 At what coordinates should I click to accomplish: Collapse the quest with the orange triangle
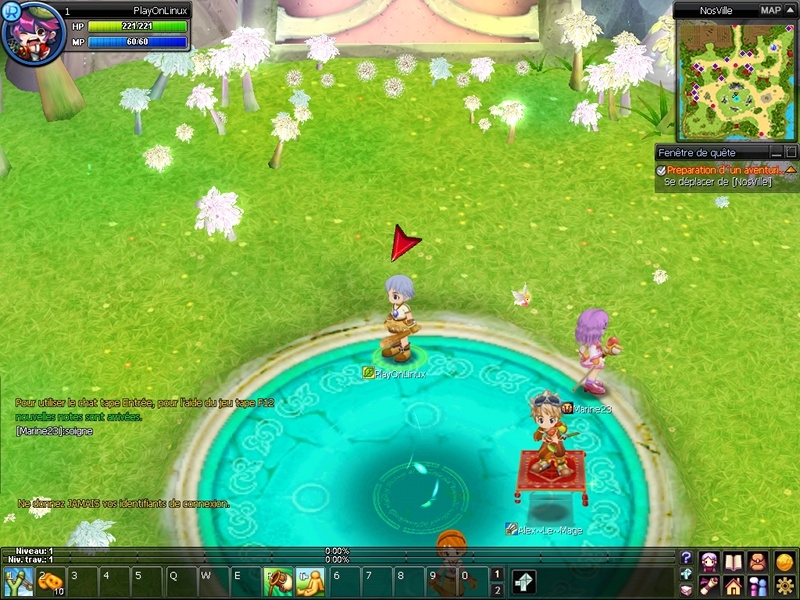tap(790, 170)
